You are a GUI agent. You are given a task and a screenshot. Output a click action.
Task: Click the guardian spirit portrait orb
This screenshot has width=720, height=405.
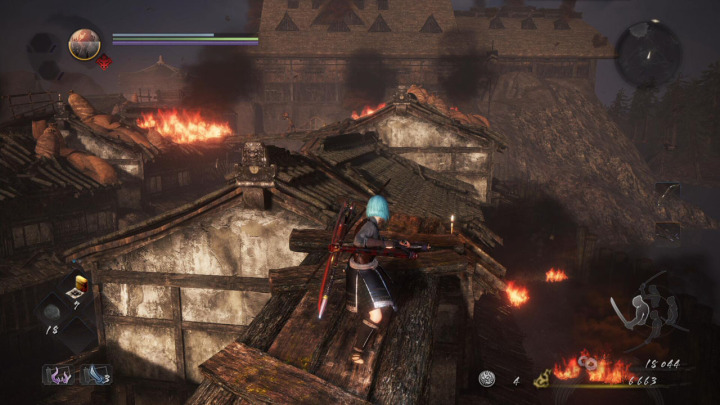click(83, 43)
